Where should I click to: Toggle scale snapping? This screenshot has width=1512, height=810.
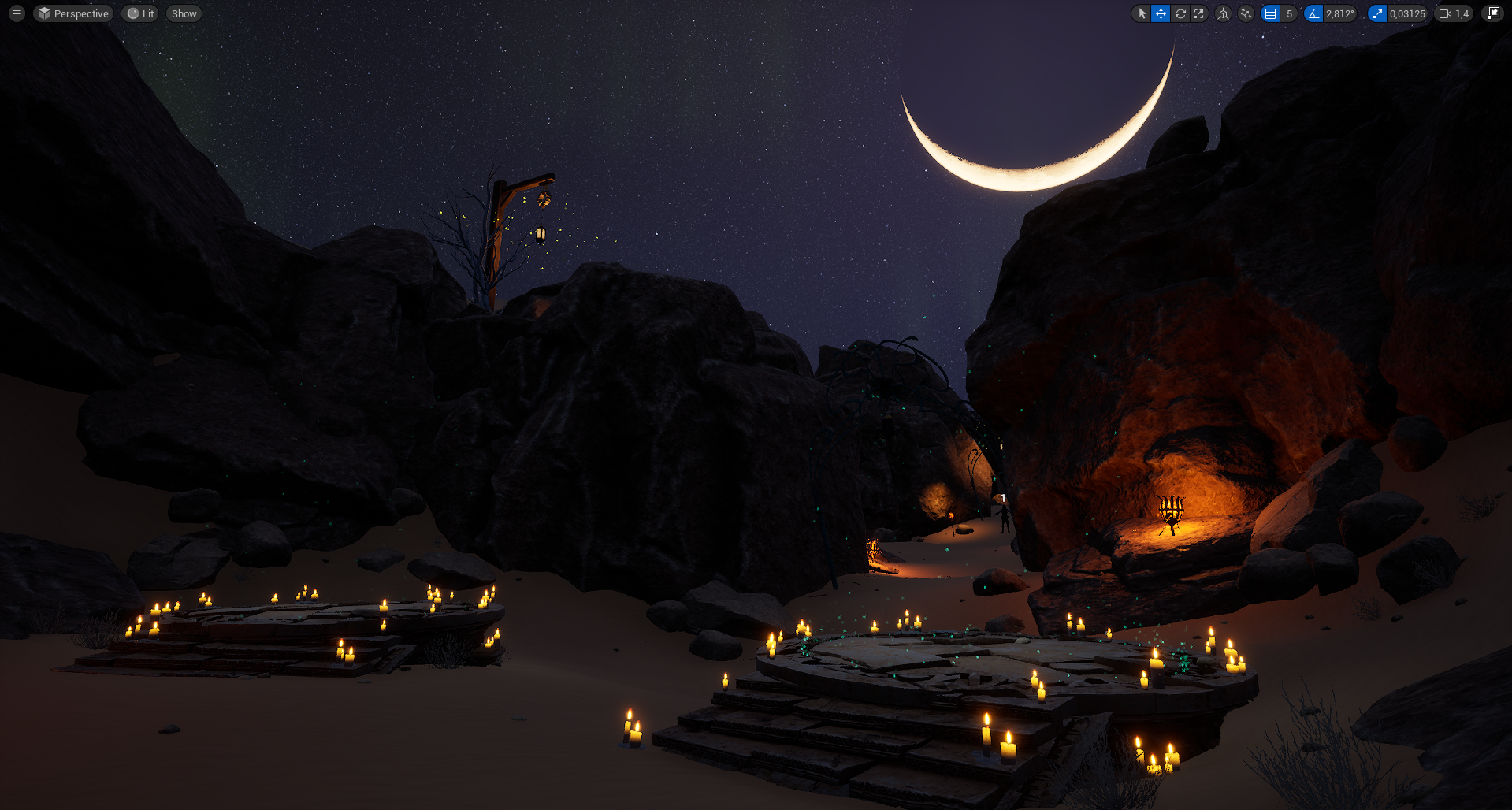point(1377,13)
